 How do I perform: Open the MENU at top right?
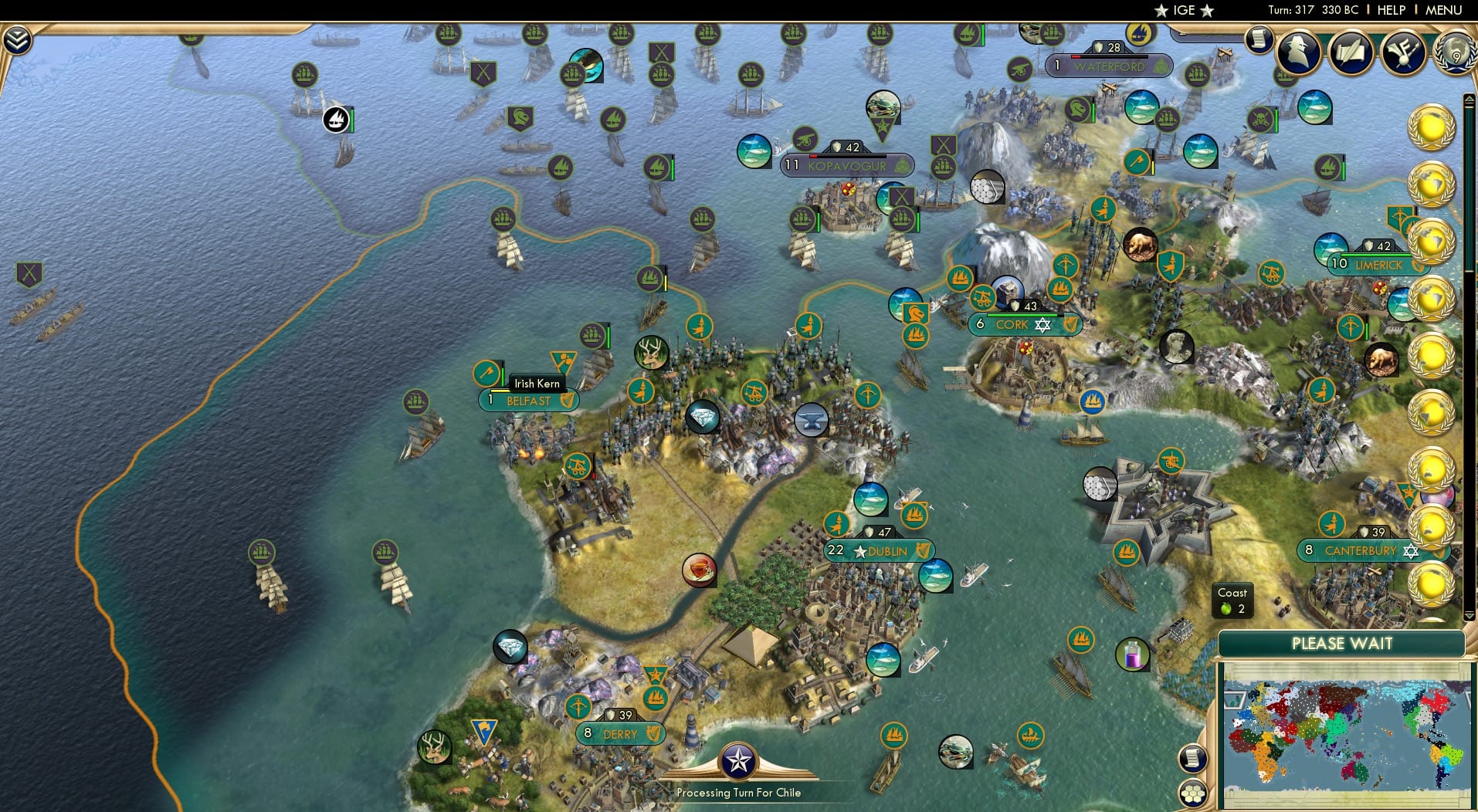[x=1445, y=10]
